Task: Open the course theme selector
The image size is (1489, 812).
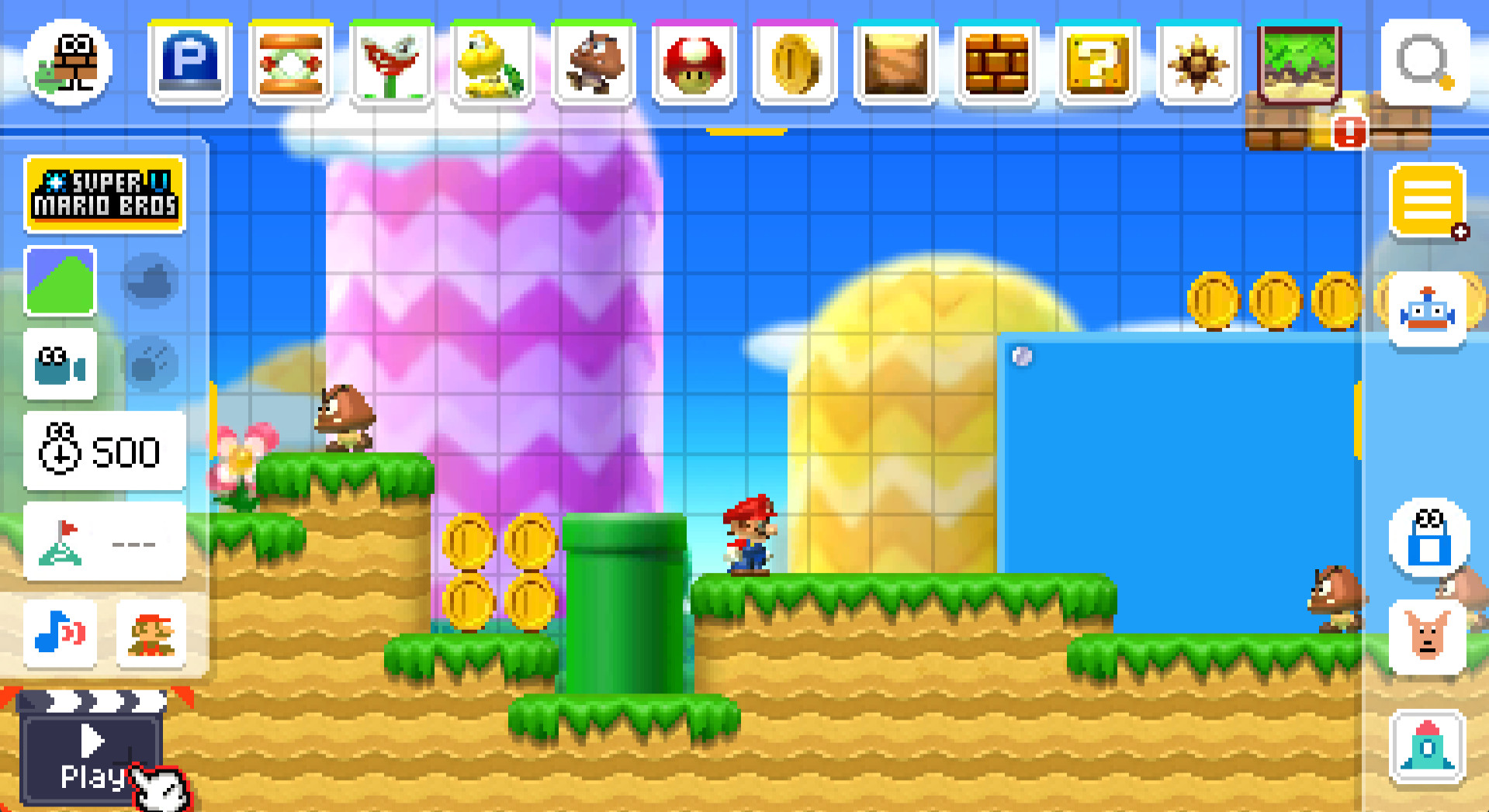Action: 61,281
